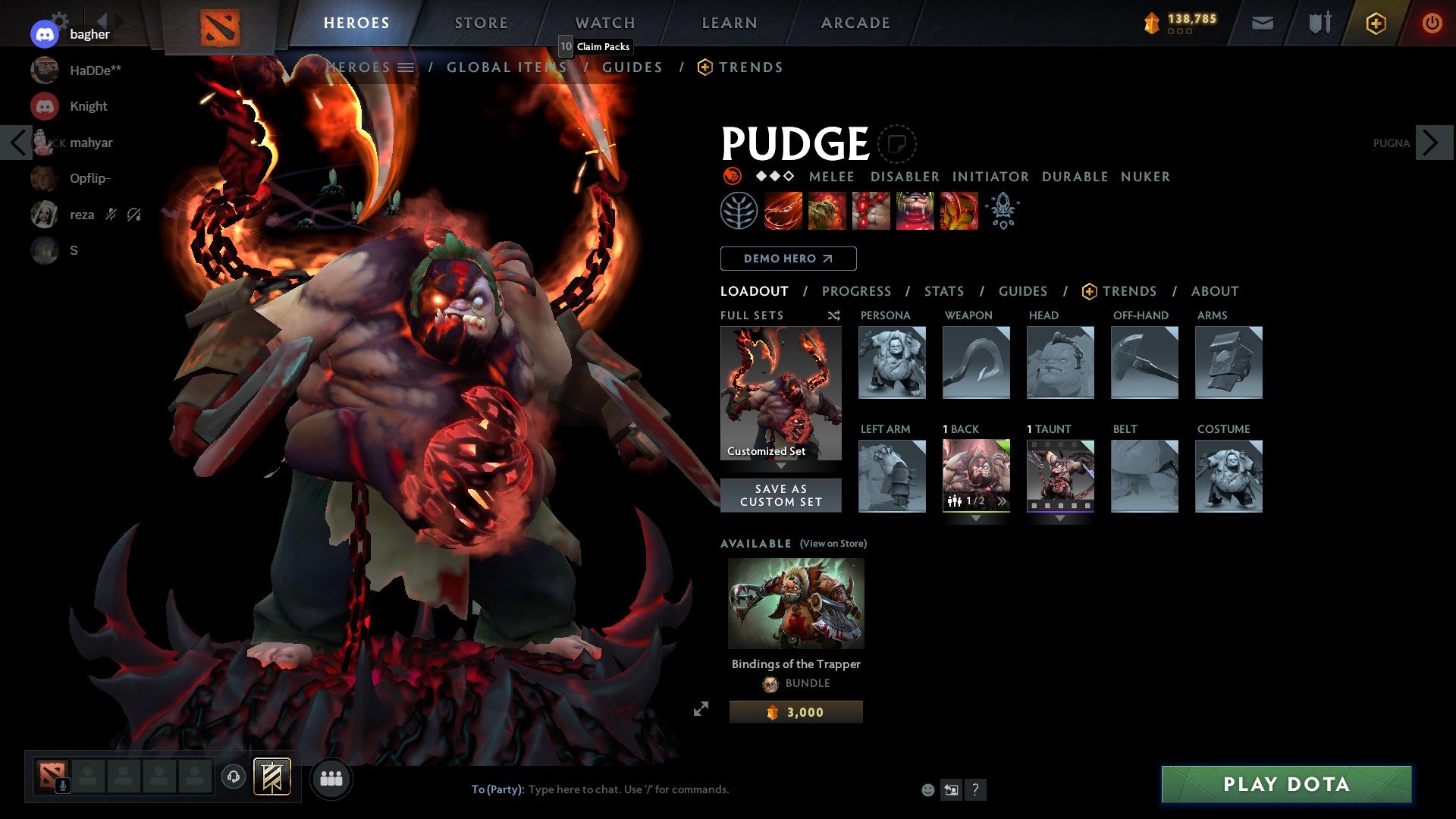1456x819 pixels.
Task: Open the Meat Hook ability details
Action: [783, 211]
